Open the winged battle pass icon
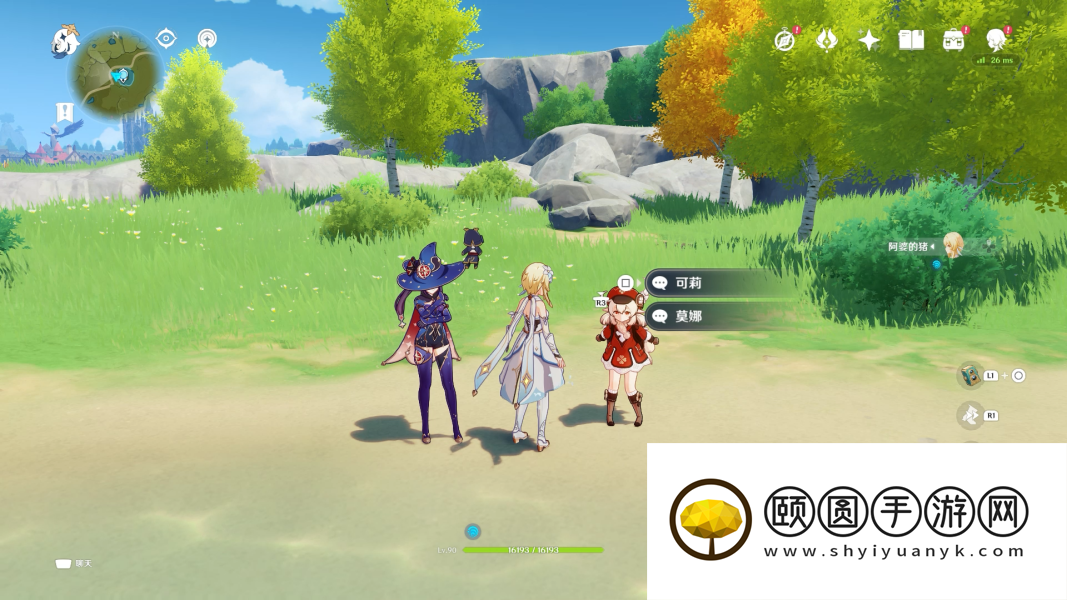Screen dimensions: 1067x600 (827, 40)
